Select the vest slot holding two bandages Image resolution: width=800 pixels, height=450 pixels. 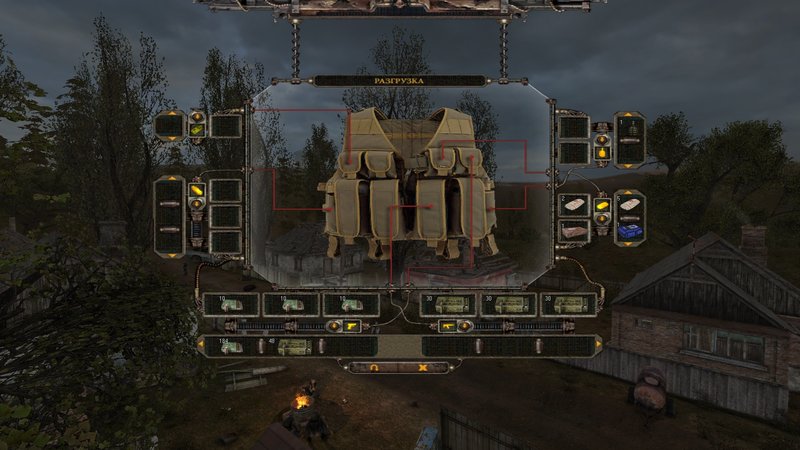tap(573, 203)
